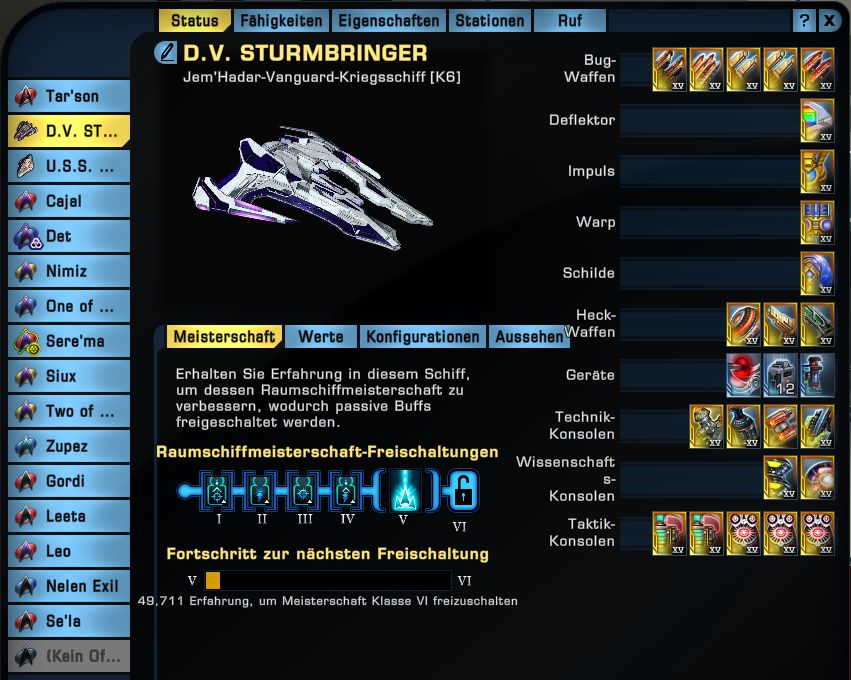Select the Schilde shield slot item
The image size is (851, 680).
817,274
